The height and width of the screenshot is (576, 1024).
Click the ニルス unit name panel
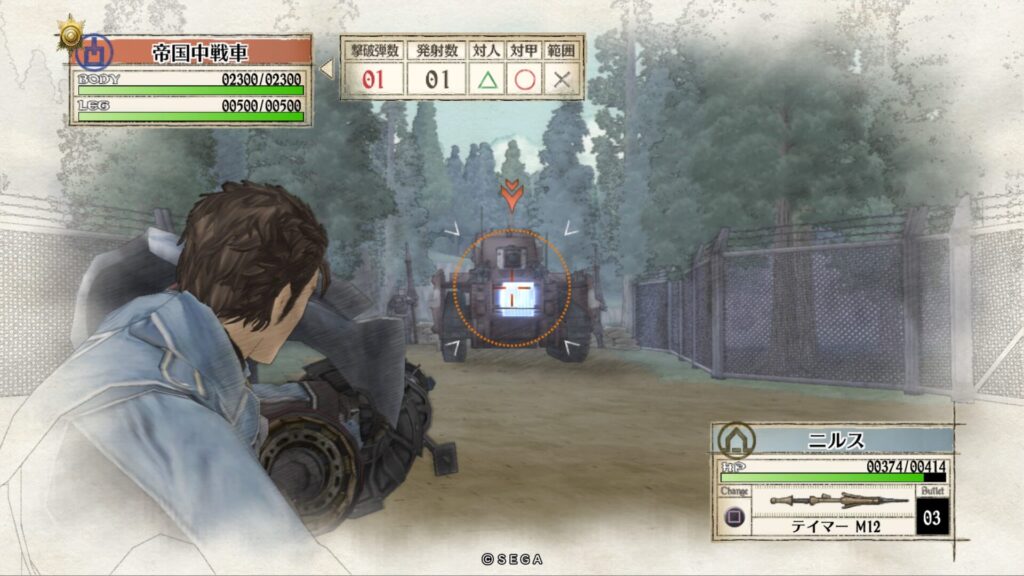coord(835,439)
